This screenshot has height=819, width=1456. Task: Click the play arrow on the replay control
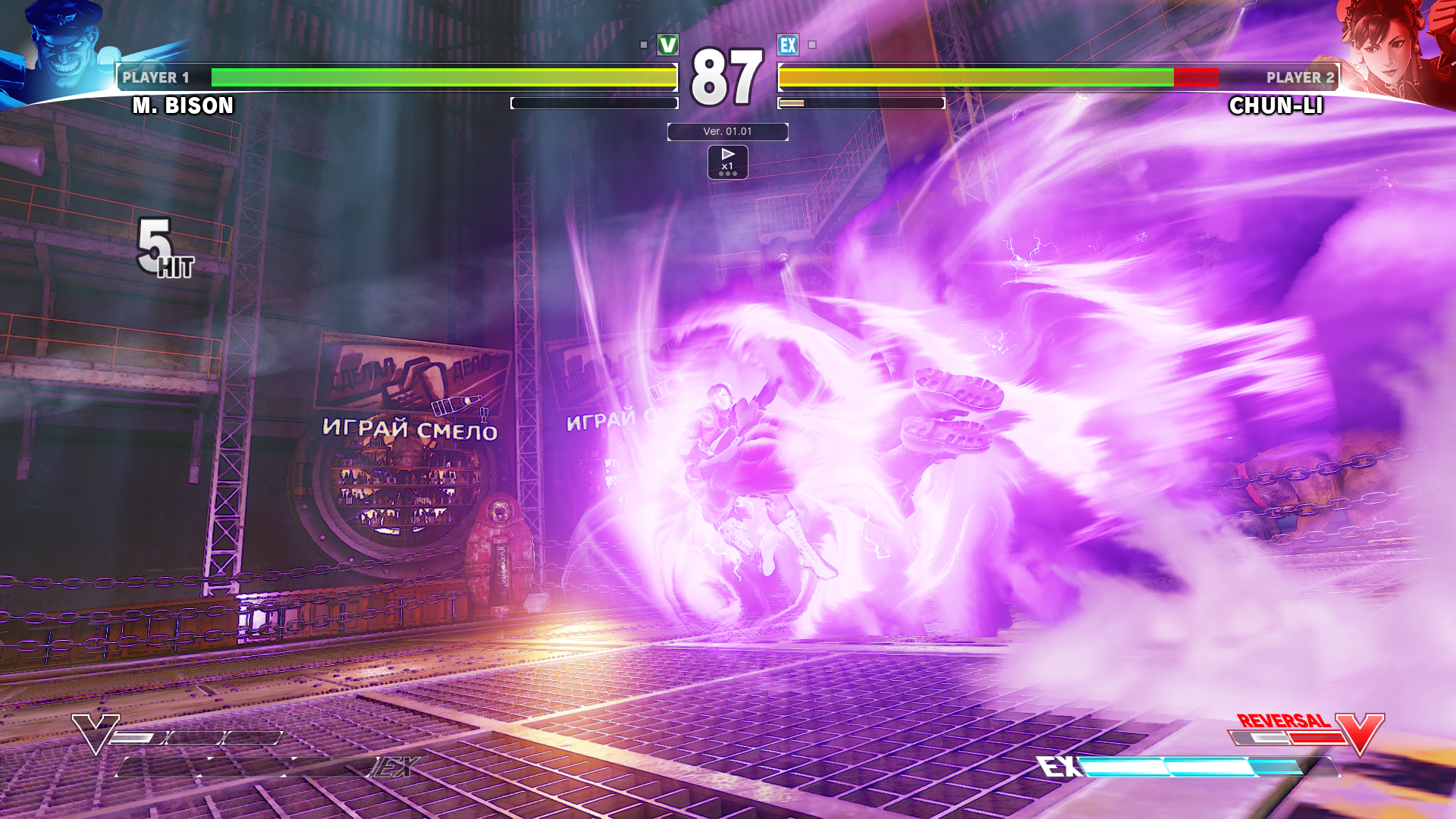coord(729,155)
